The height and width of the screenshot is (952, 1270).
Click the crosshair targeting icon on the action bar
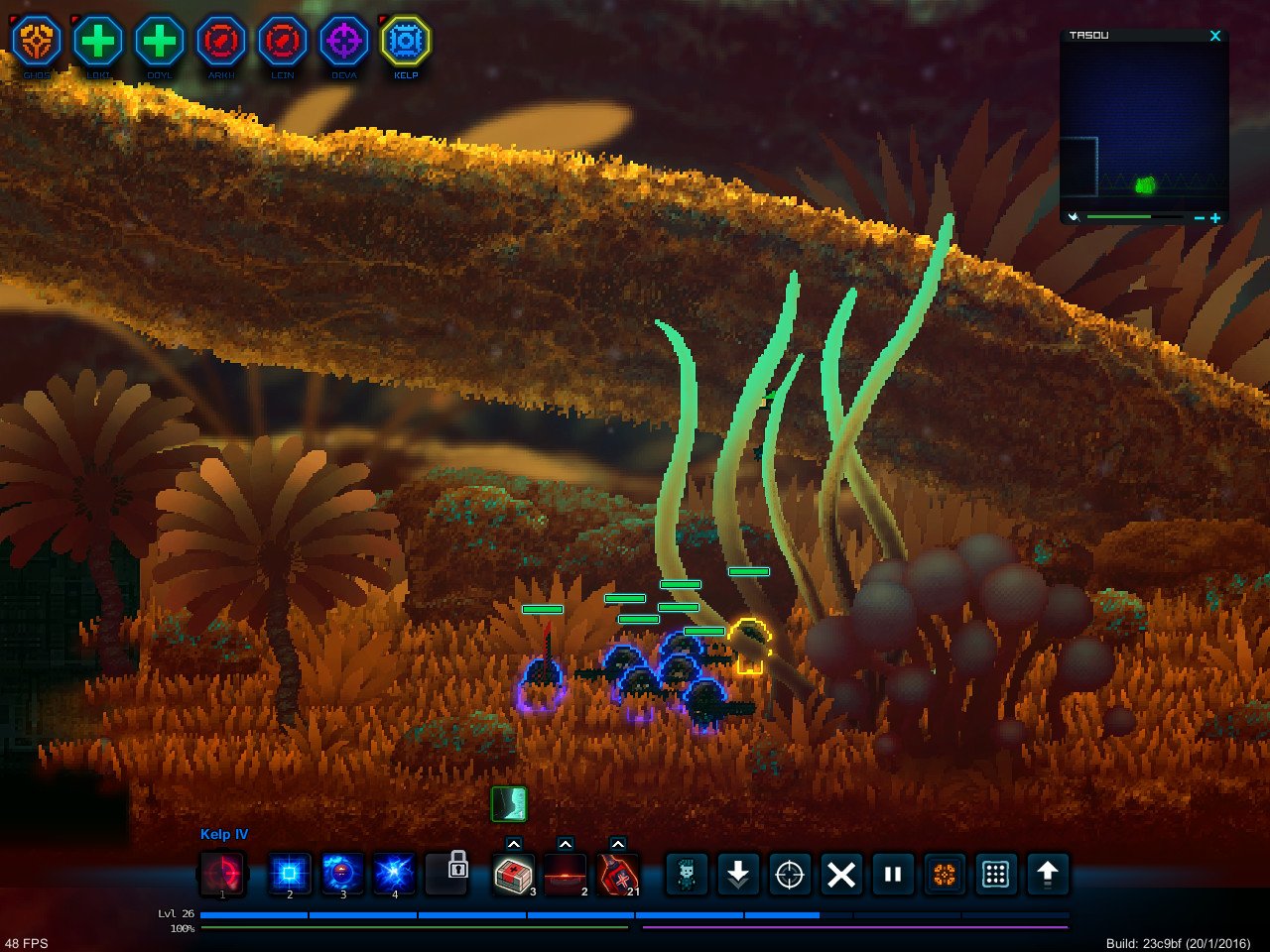tap(789, 875)
